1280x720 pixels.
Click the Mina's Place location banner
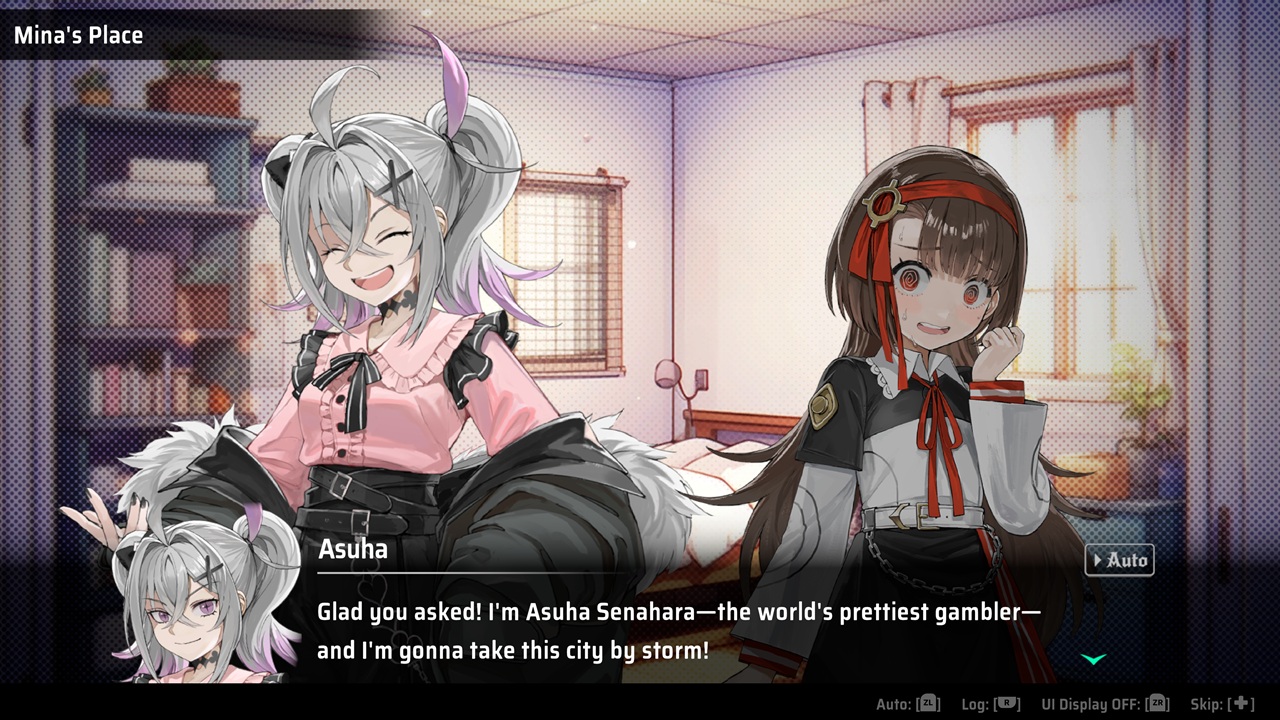click(x=80, y=36)
